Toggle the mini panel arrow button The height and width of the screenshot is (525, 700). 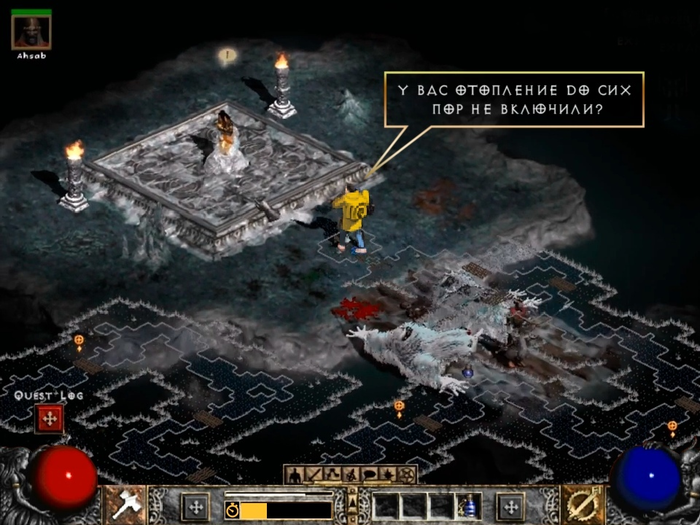click(350, 502)
